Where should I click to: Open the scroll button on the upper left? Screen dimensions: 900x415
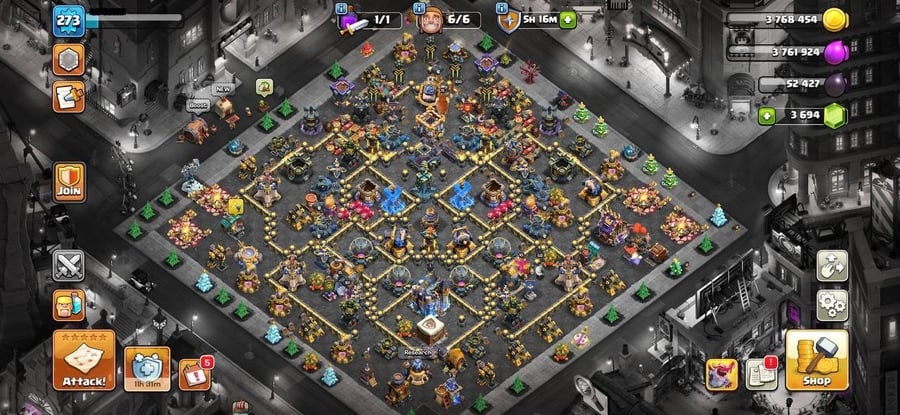pos(68,96)
